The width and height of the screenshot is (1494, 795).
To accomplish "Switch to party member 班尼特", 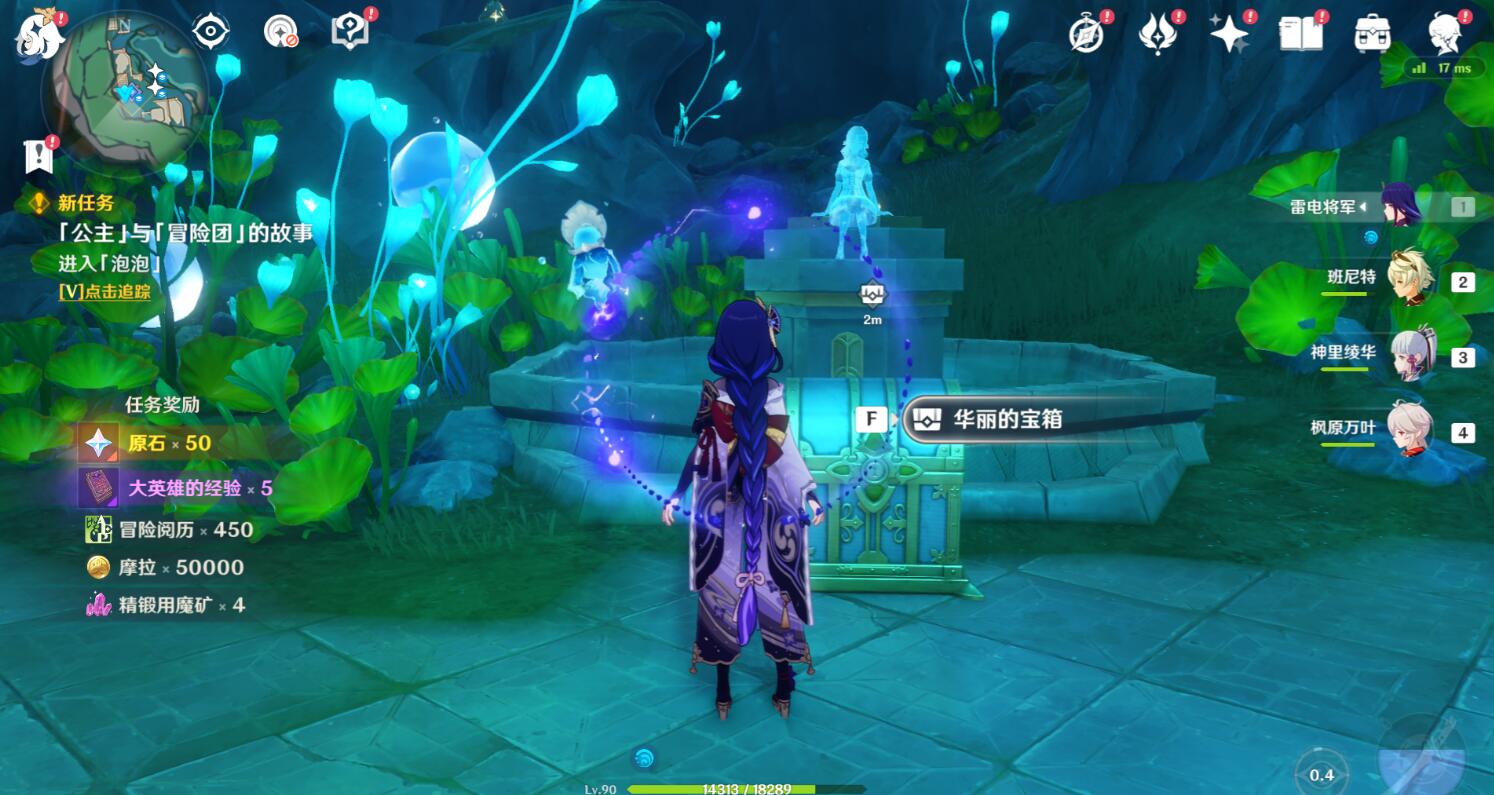I will pos(1412,279).
